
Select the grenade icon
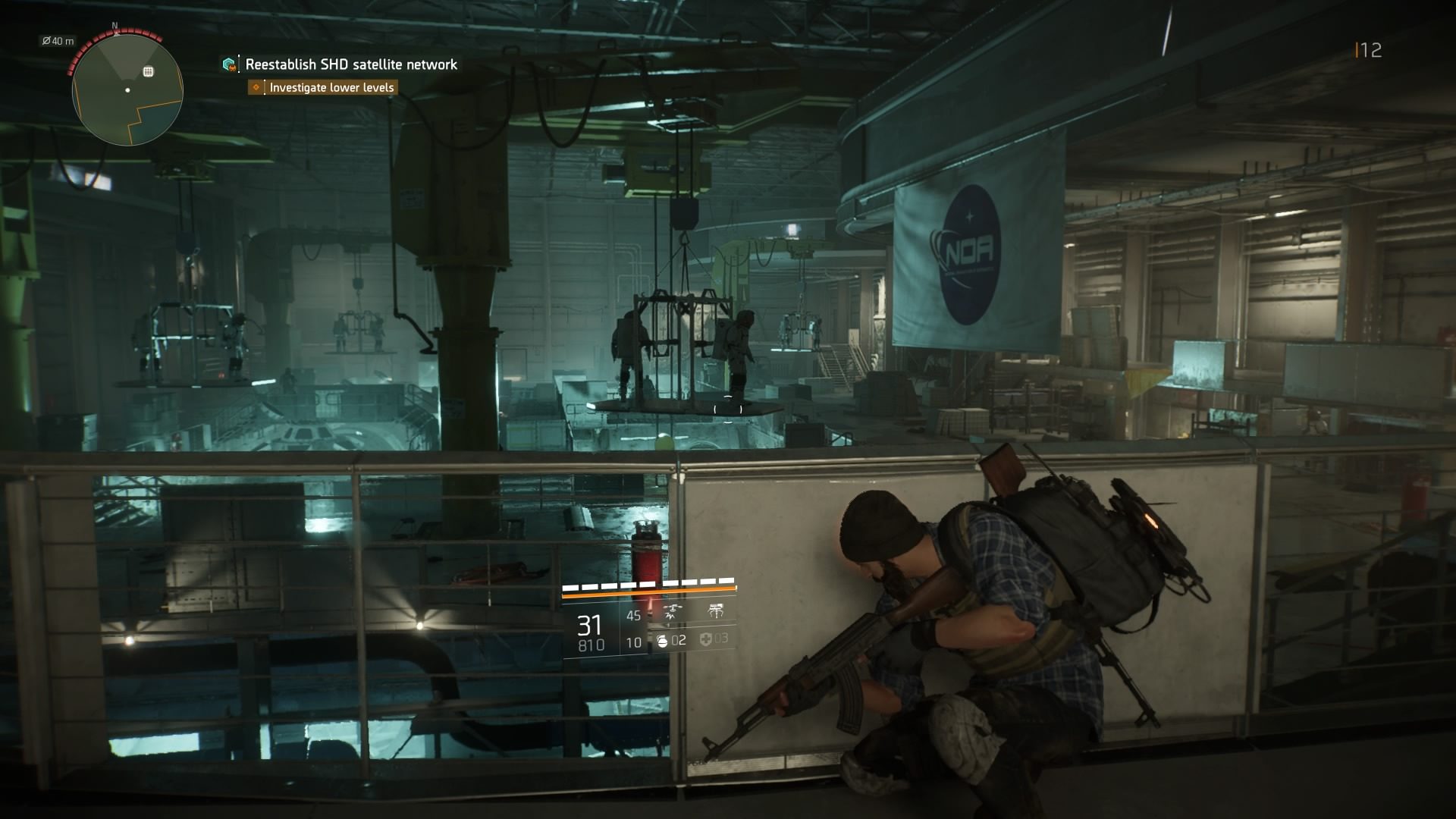pos(662,642)
